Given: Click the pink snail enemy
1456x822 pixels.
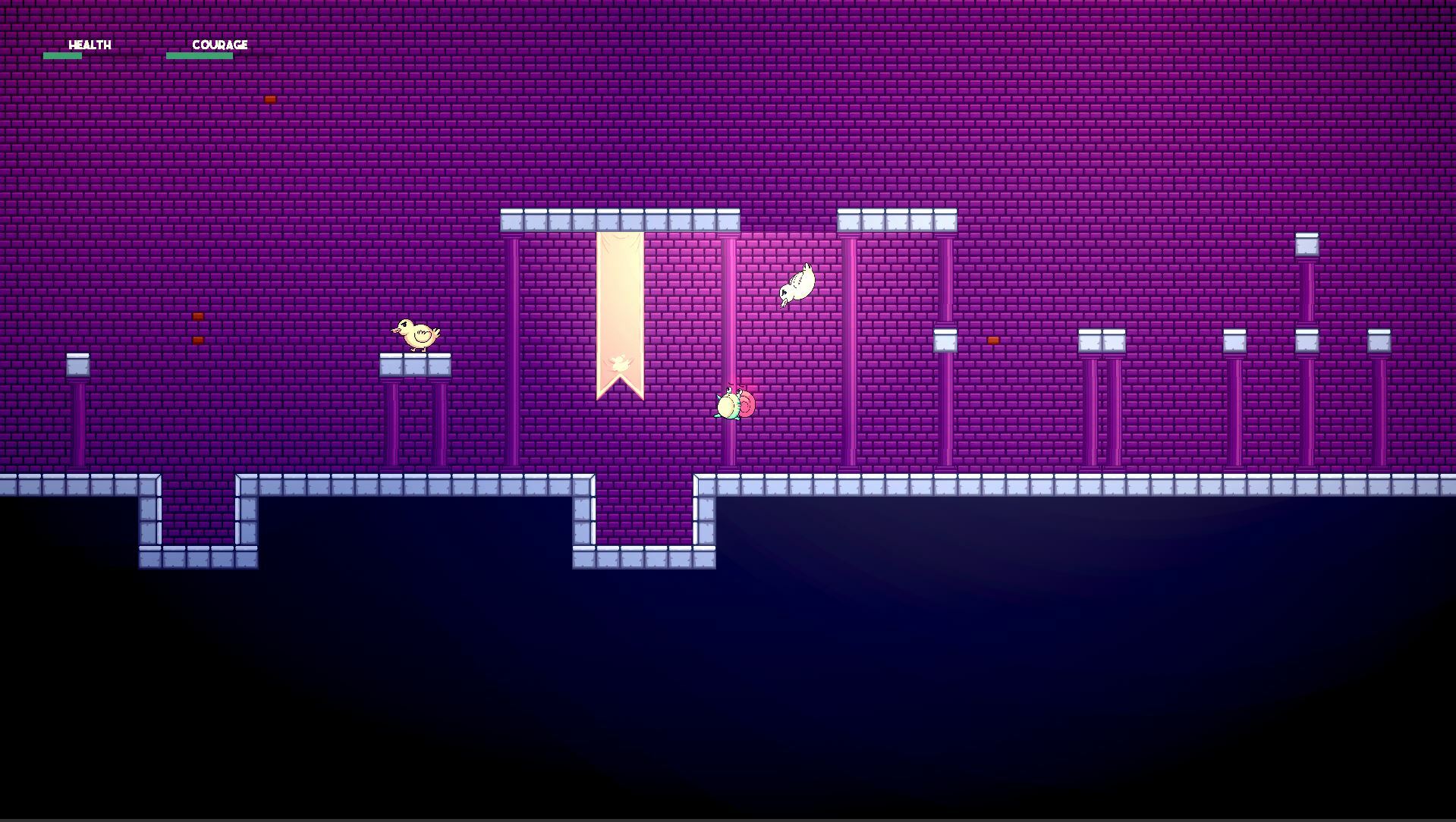Looking at the screenshot, I should pyautogui.click(x=734, y=406).
